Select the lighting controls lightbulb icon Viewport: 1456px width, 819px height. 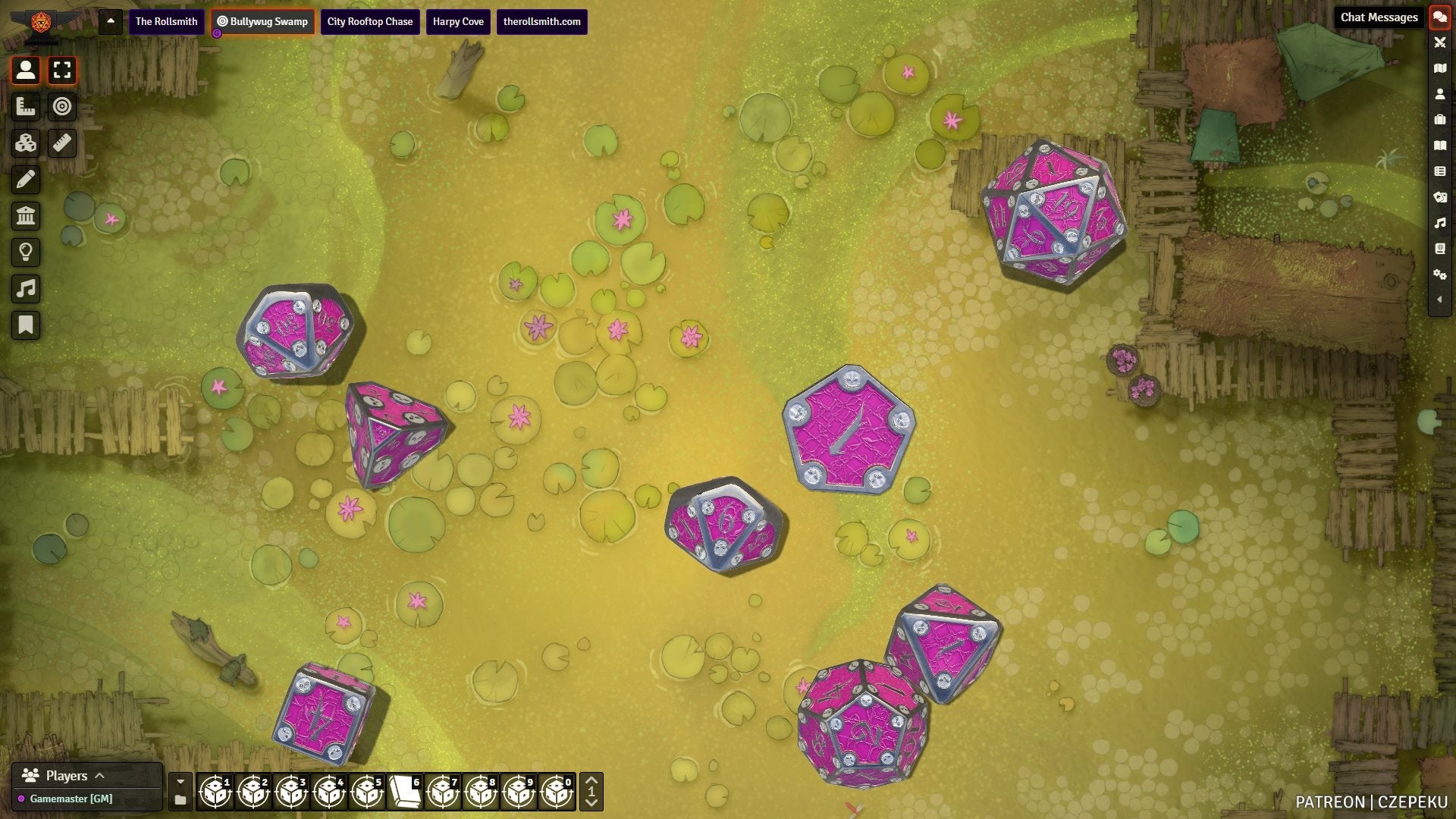(x=26, y=253)
